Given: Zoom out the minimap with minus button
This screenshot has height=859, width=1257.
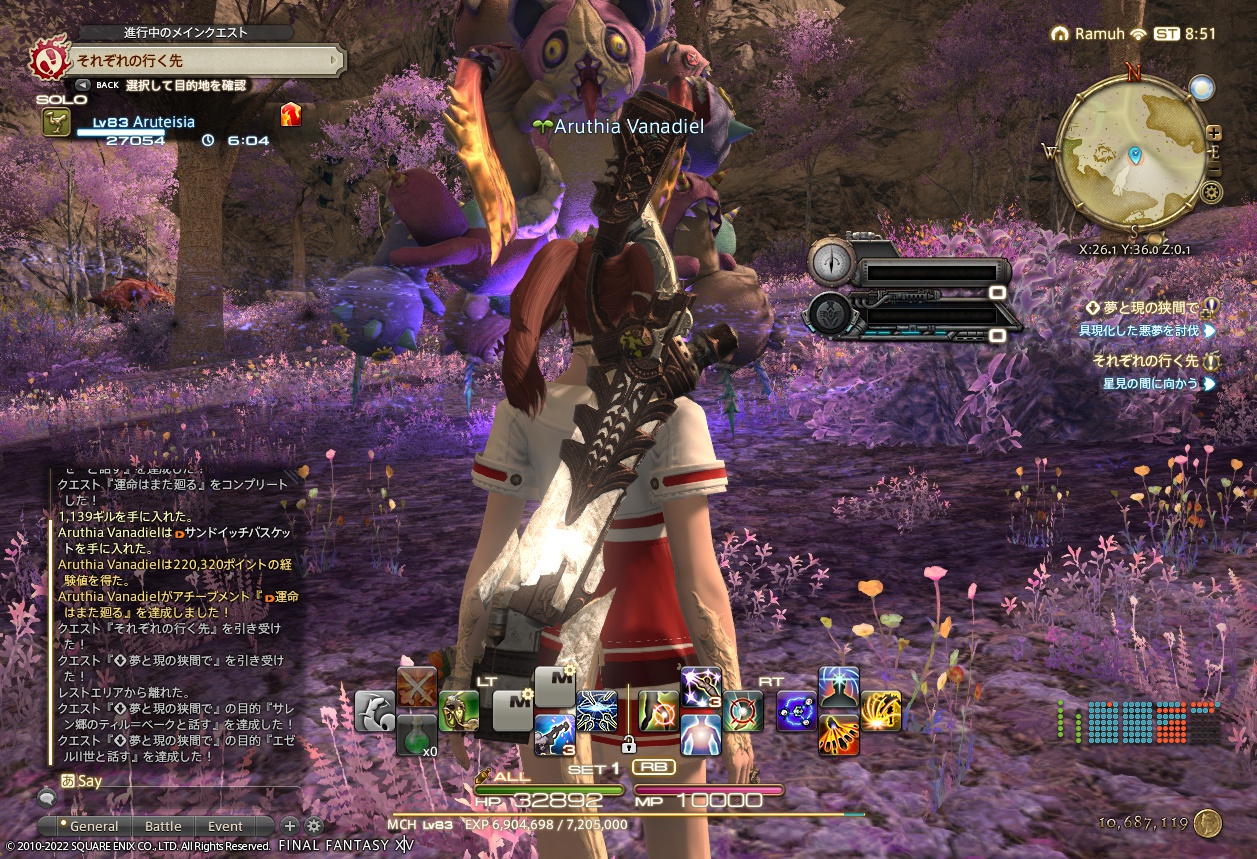Looking at the screenshot, I should [1214, 170].
